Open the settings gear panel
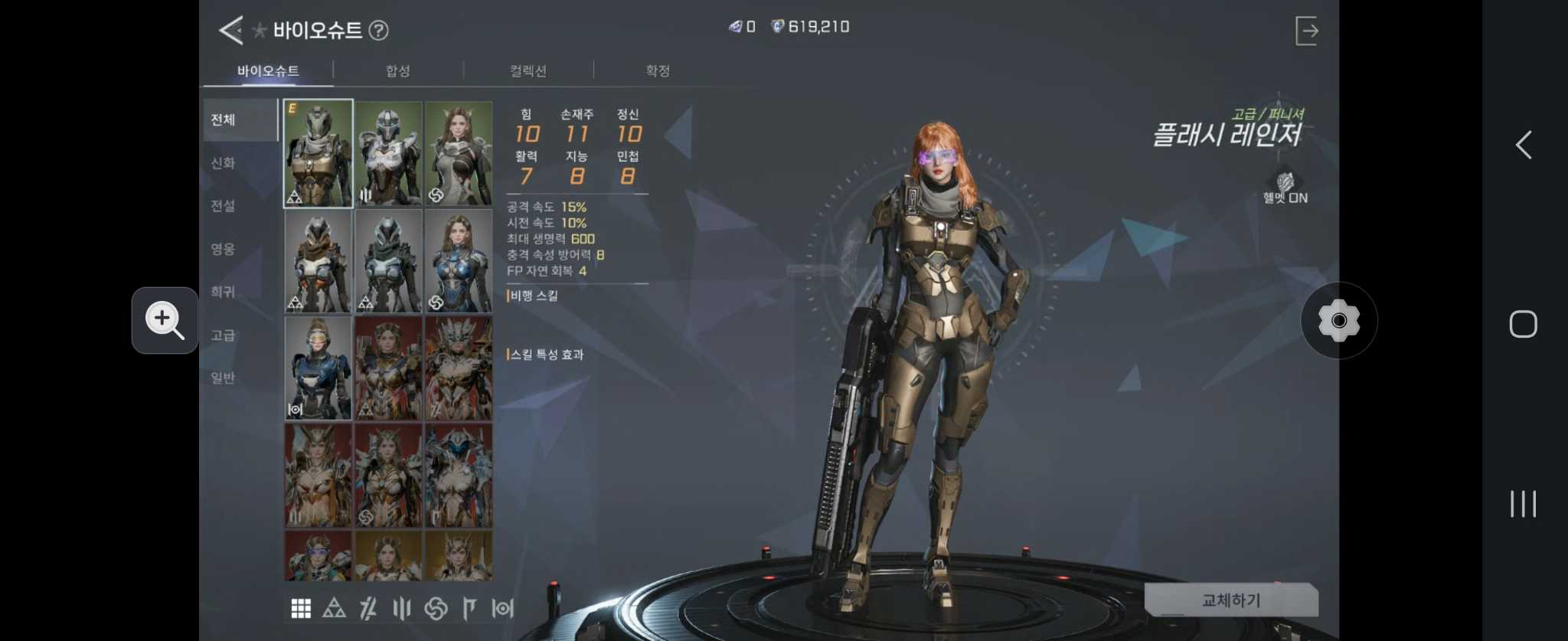Screen dimensions: 1568x641 [1338, 320]
